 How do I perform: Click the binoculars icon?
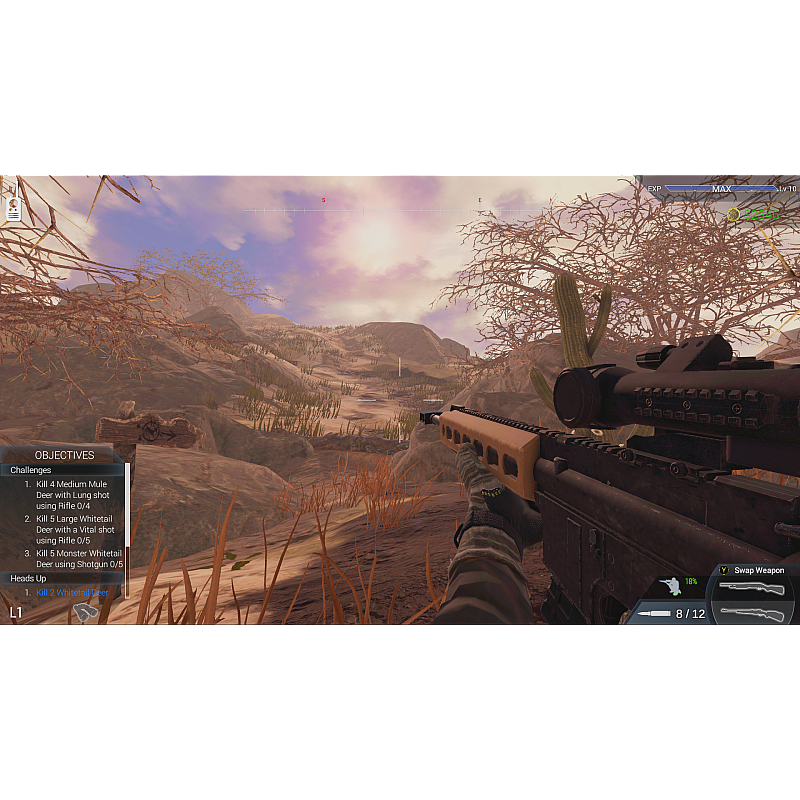tap(86, 610)
